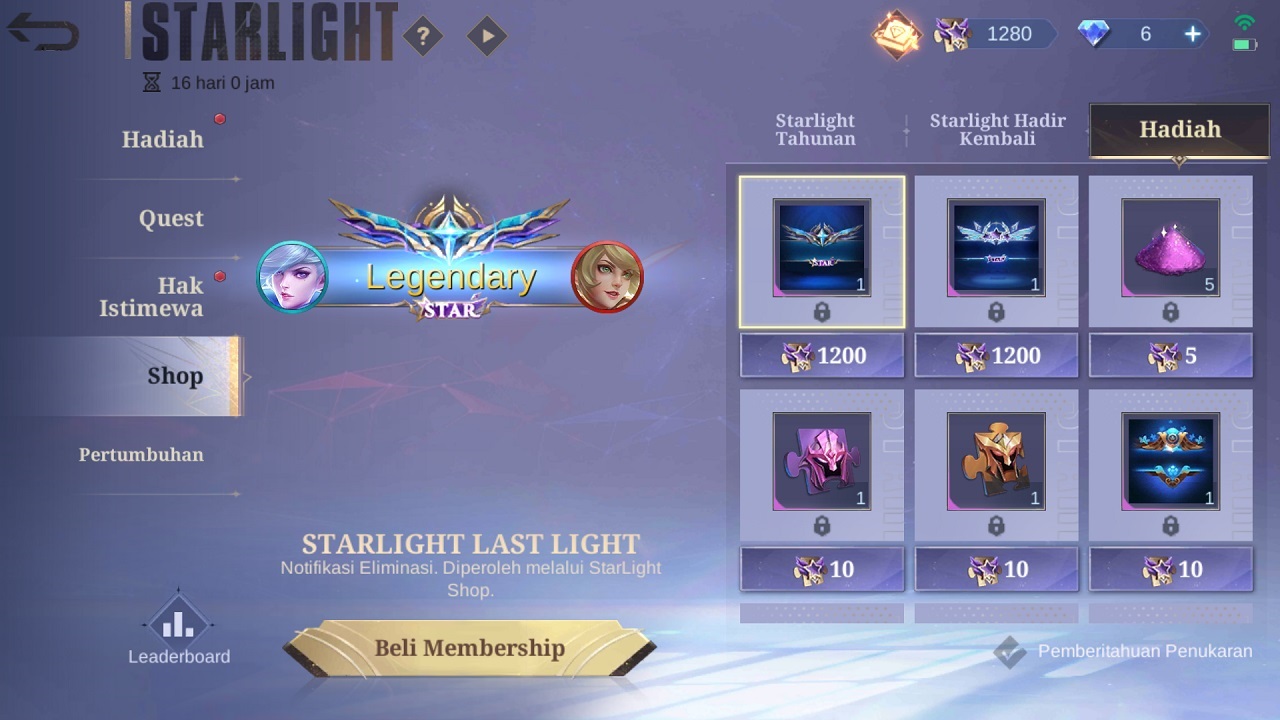
Task: Open the Starlight Hadir Kembali tab
Action: point(997,129)
